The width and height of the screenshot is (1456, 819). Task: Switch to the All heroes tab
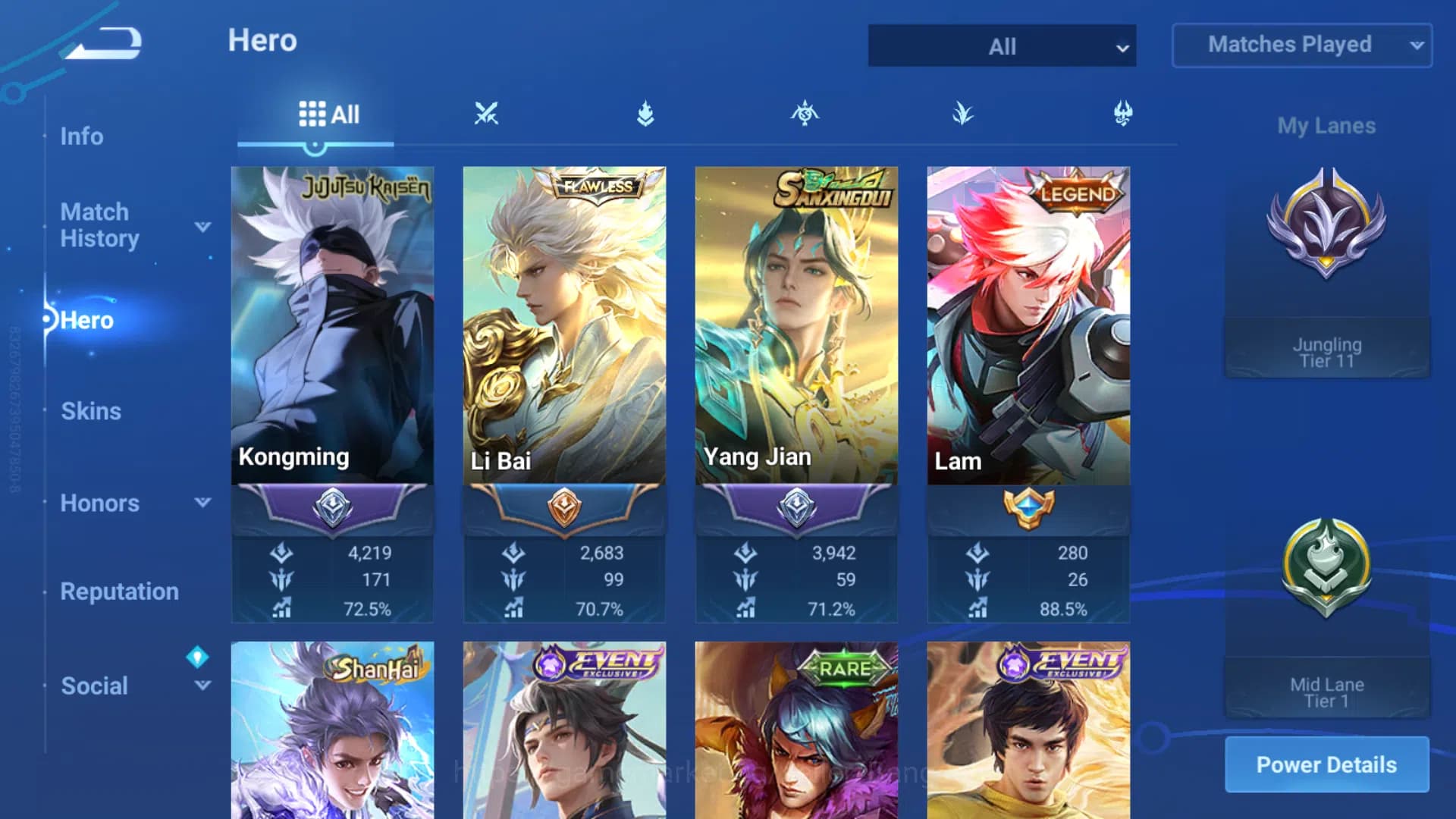tap(328, 114)
